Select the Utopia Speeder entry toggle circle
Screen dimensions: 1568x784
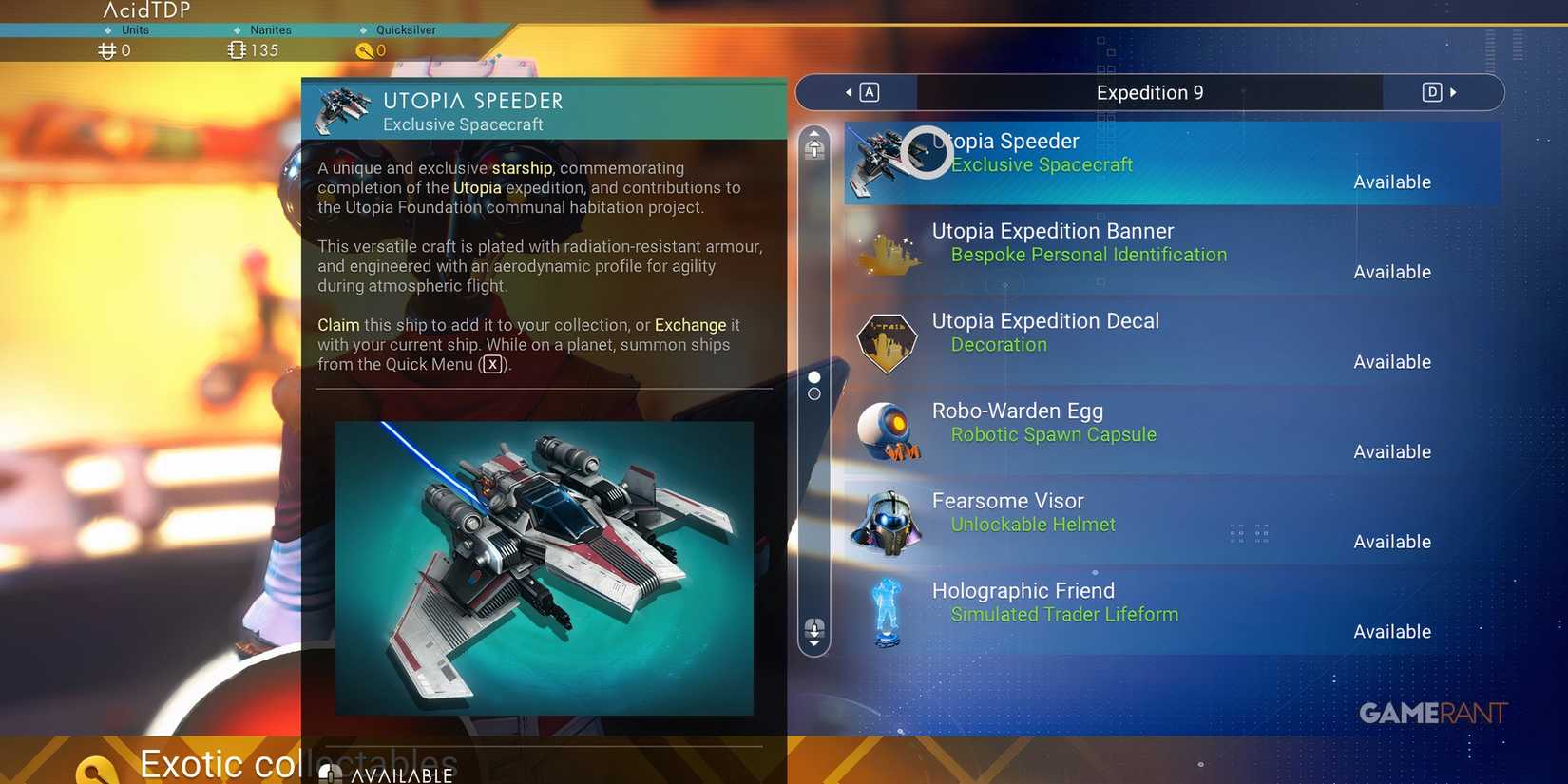(927, 152)
